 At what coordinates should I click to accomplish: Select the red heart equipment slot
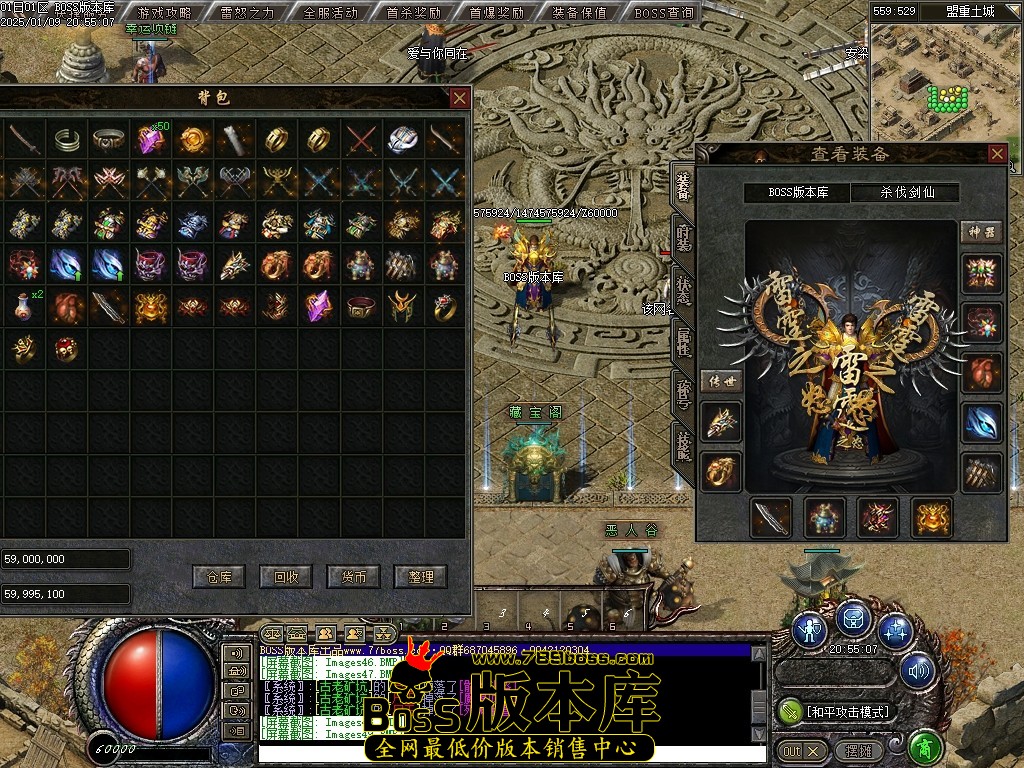pyautogui.click(x=981, y=372)
